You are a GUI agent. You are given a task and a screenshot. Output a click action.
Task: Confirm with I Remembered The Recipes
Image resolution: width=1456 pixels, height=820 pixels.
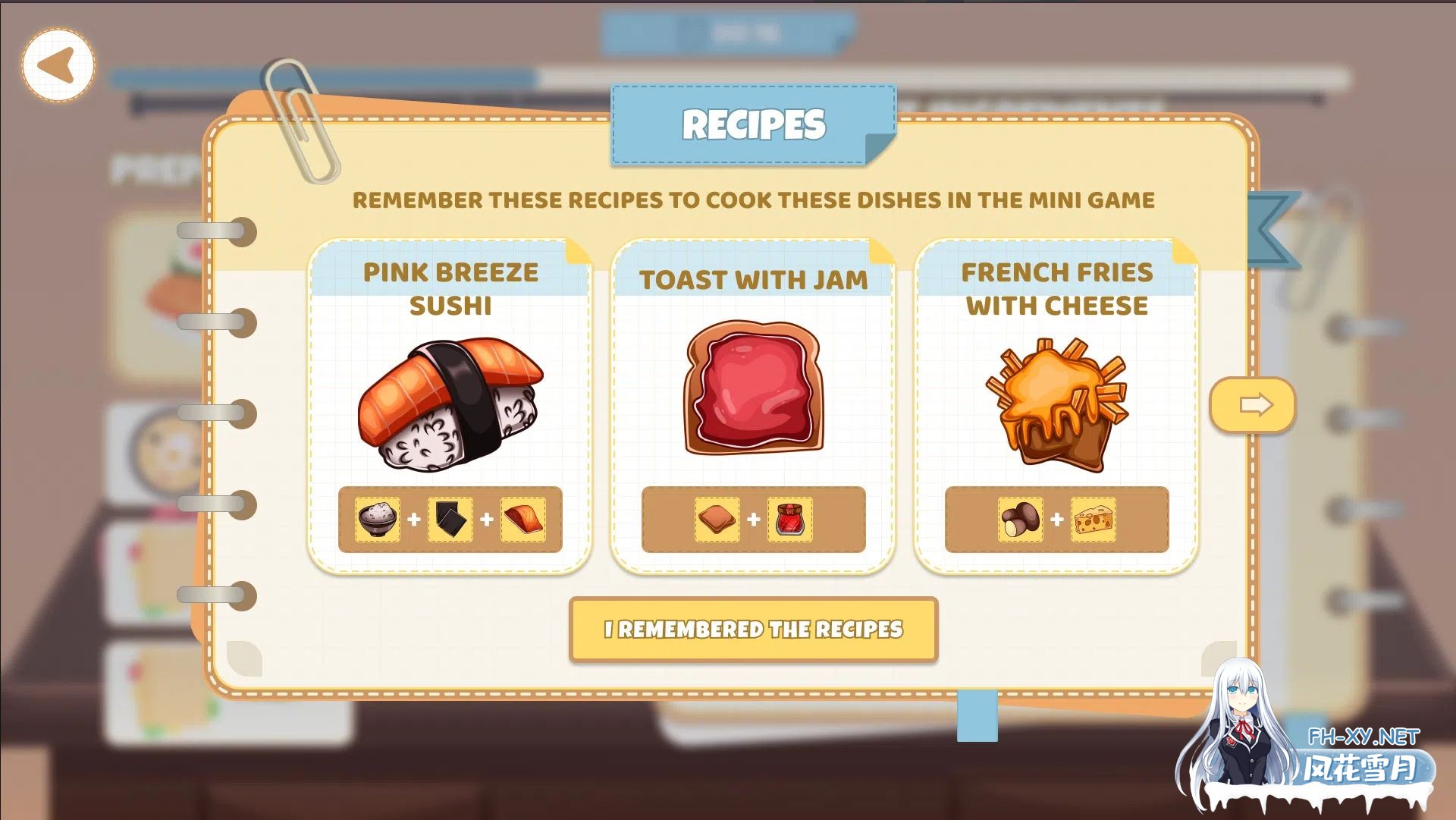click(x=753, y=630)
